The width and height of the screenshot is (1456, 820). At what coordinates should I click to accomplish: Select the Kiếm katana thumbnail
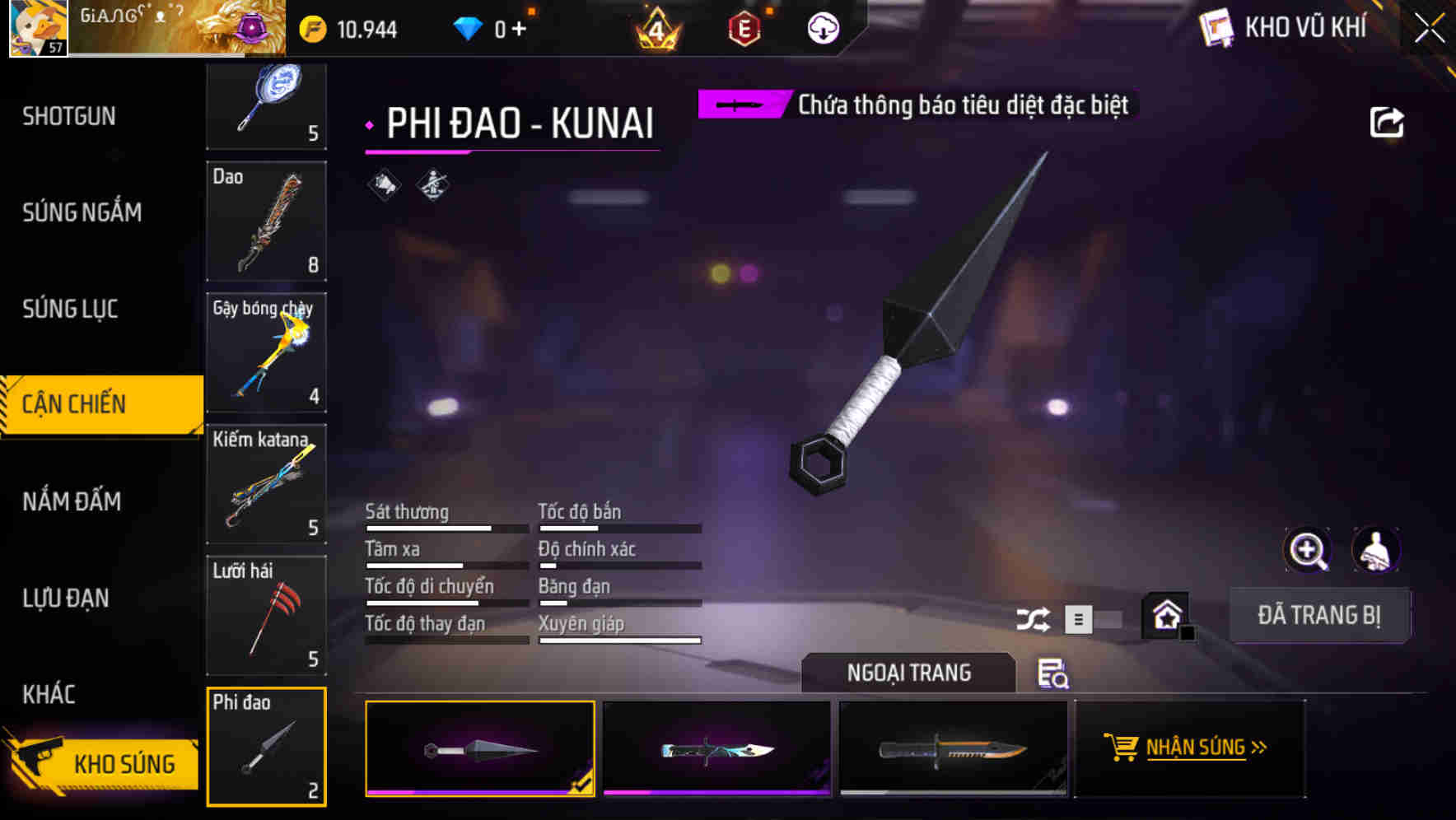265,483
